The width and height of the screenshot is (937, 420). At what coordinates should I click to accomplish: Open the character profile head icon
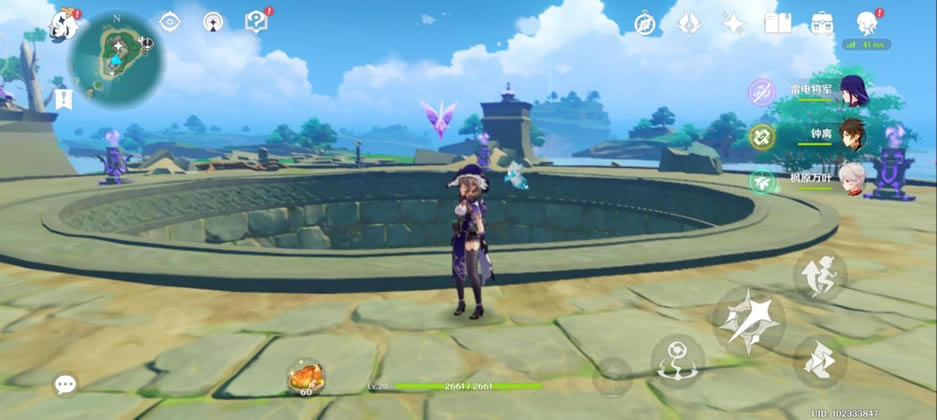tap(866, 24)
